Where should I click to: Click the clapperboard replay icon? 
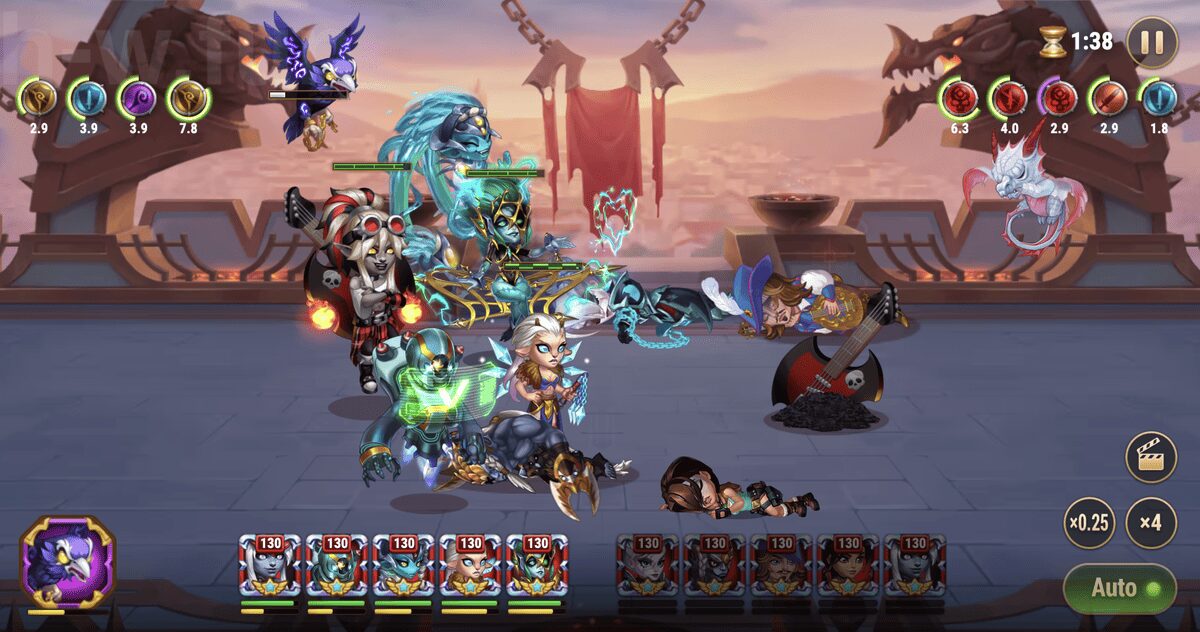click(x=1151, y=458)
